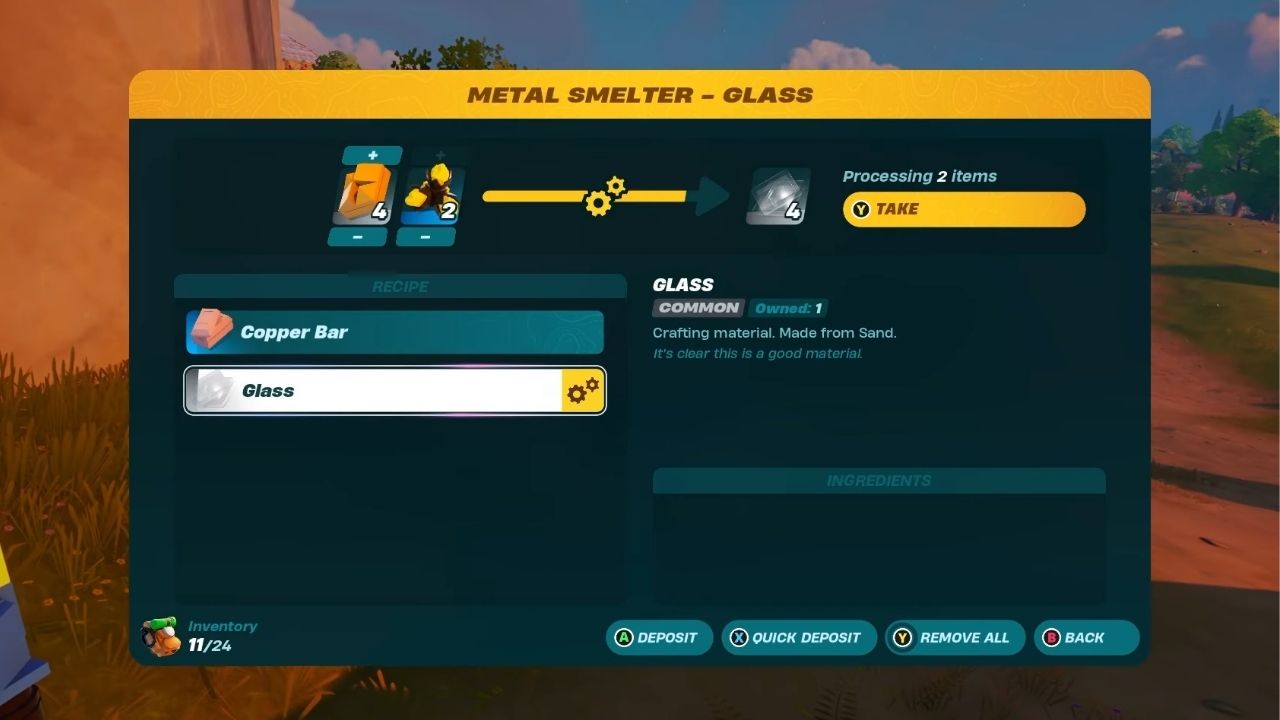
Task: Click the Ingredients panel header
Action: coord(878,481)
